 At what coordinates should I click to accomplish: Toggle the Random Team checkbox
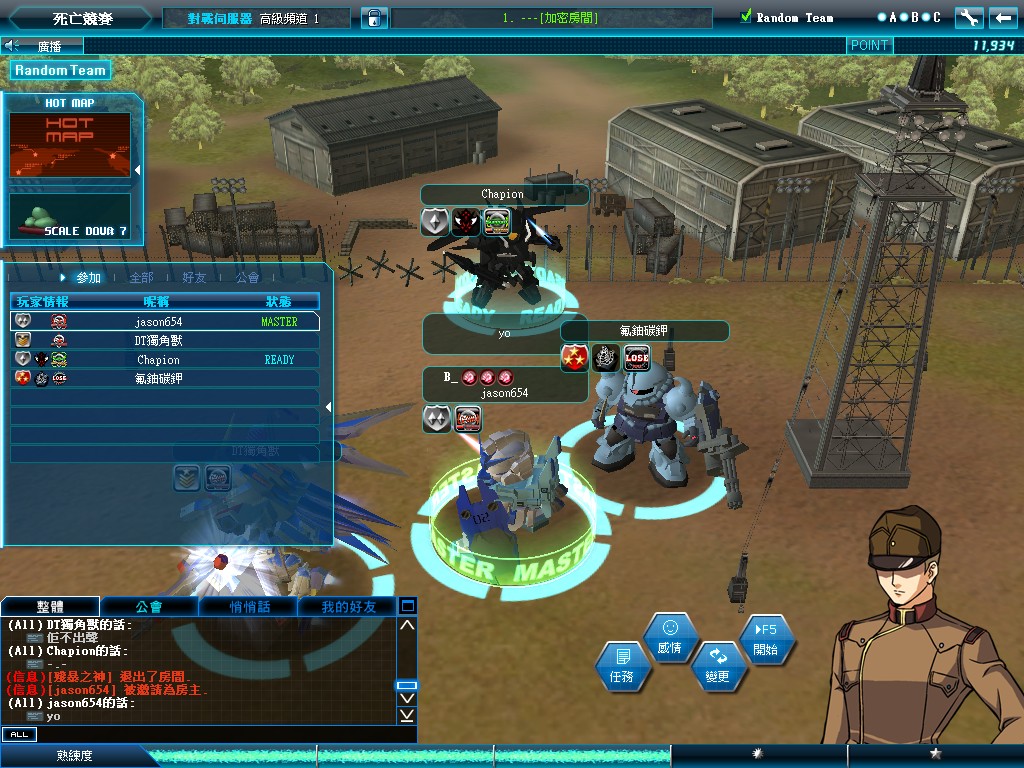pos(746,17)
